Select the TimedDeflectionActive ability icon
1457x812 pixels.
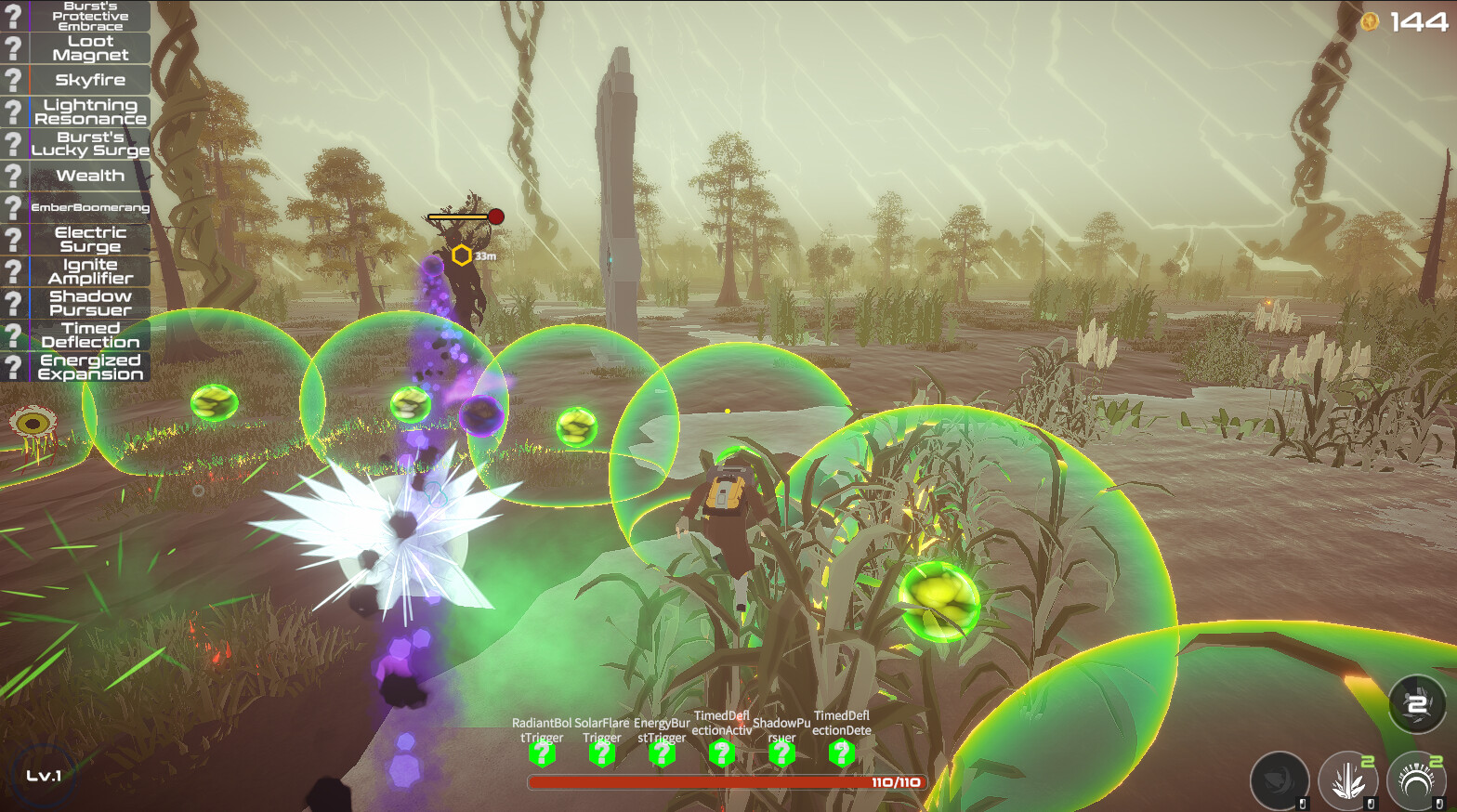click(720, 755)
